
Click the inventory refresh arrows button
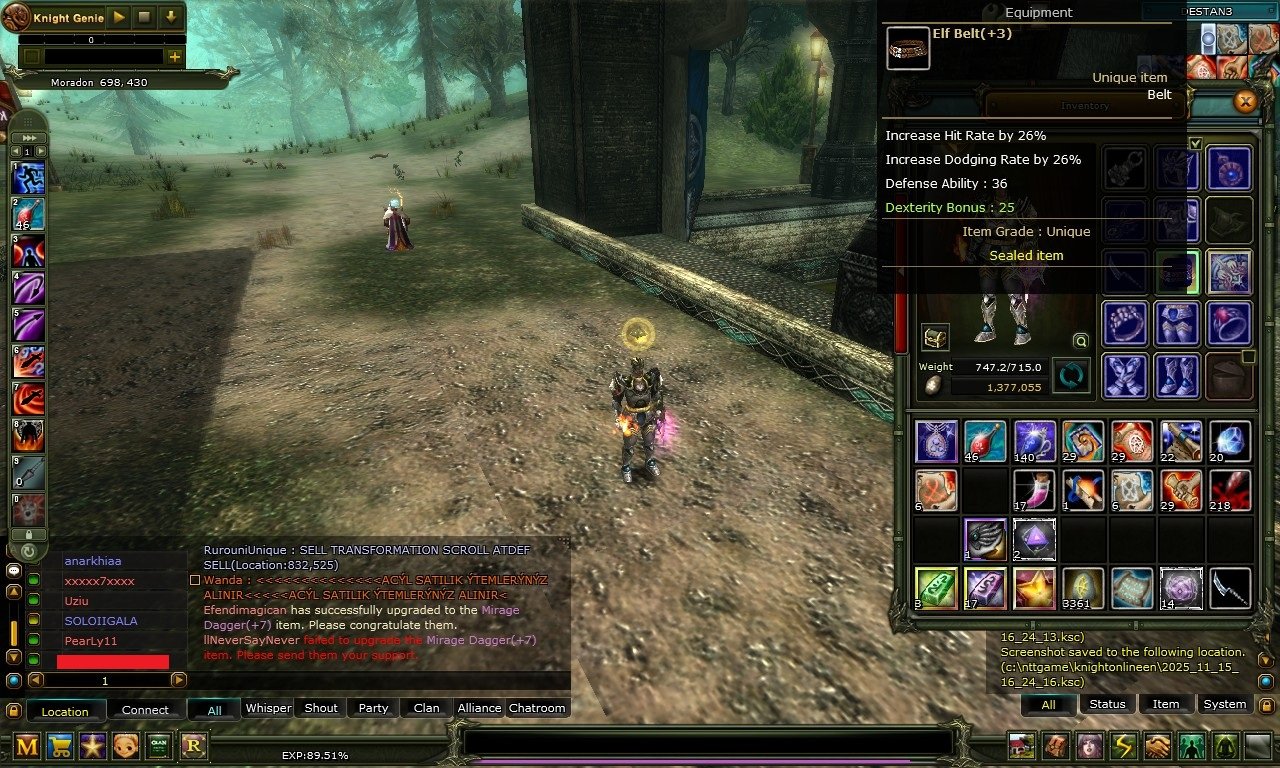pos(1071,377)
